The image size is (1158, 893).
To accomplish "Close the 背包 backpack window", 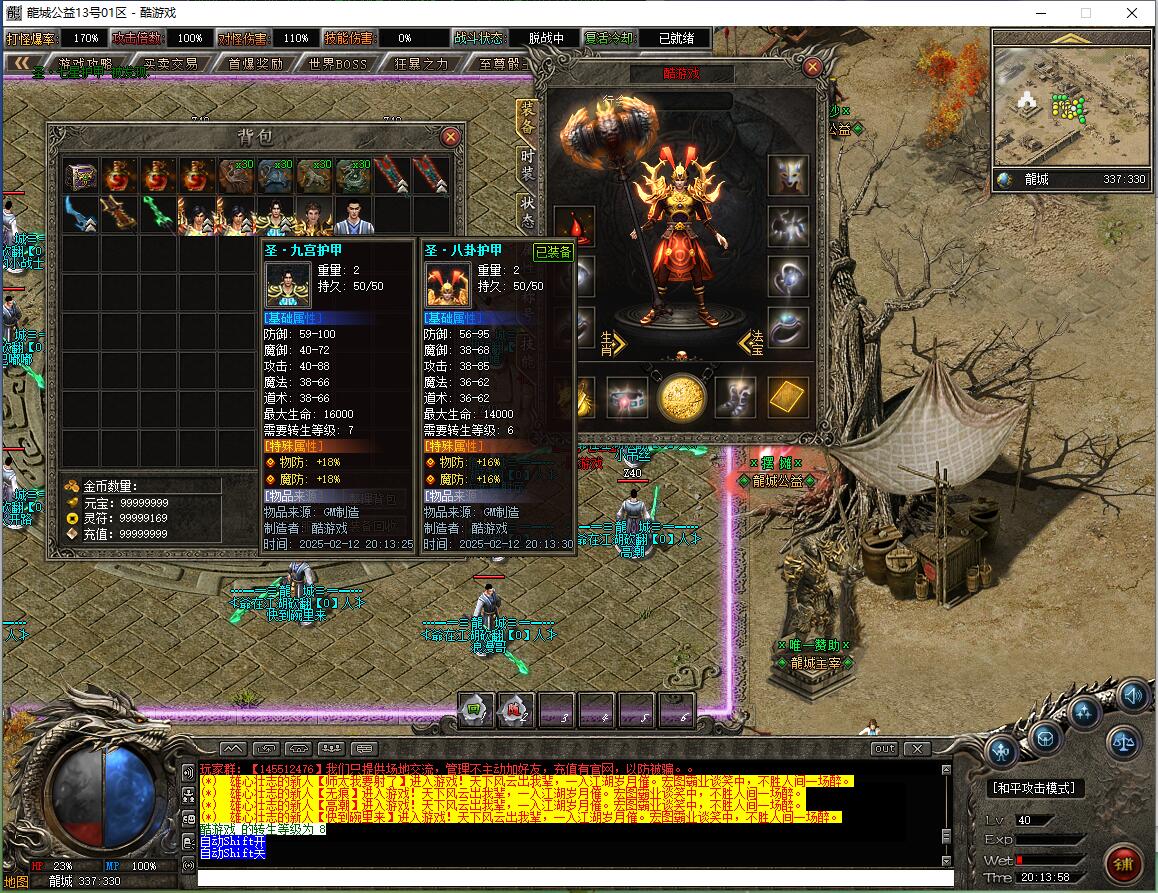I will coord(451,137).
